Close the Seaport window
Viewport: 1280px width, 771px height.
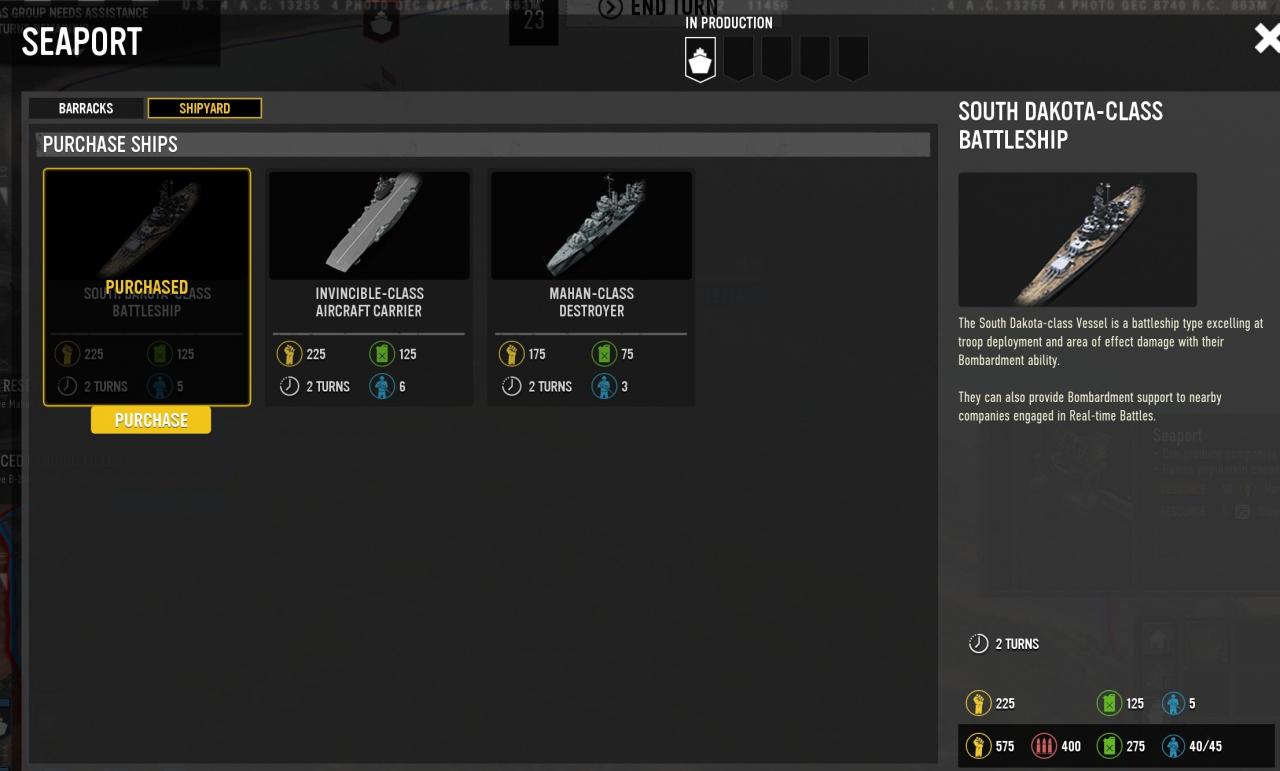[1266, 39]
